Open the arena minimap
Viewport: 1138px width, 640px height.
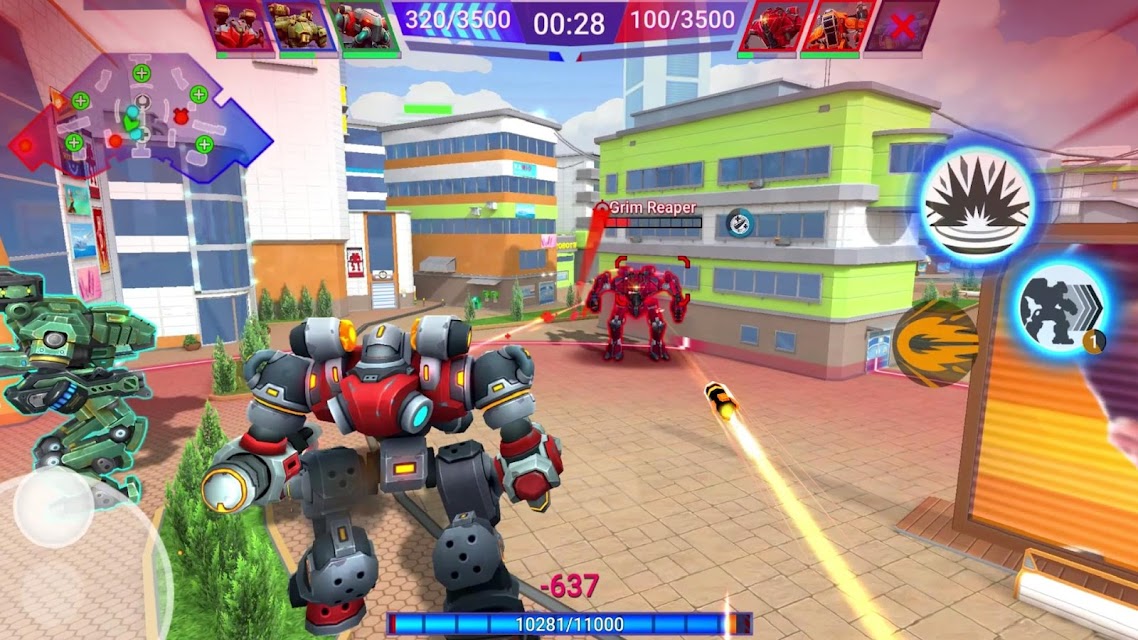(x=140, y=118)
